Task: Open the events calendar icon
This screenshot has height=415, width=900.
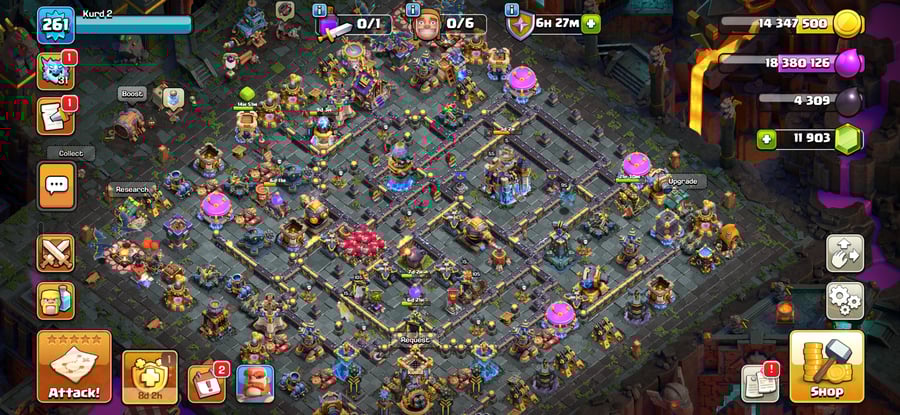Action: 206,383
